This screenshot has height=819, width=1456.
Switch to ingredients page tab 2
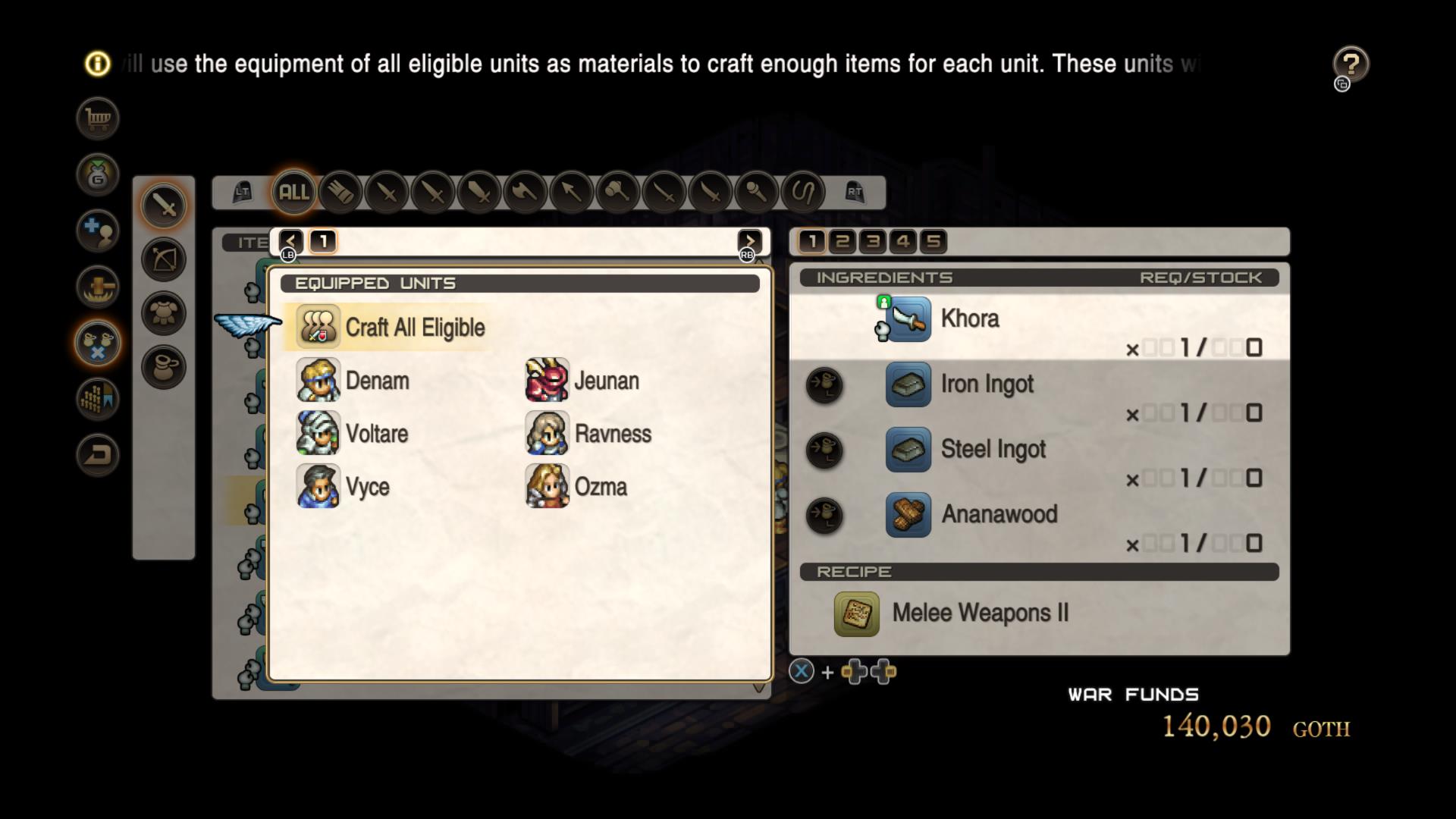[x=842, y=241]
